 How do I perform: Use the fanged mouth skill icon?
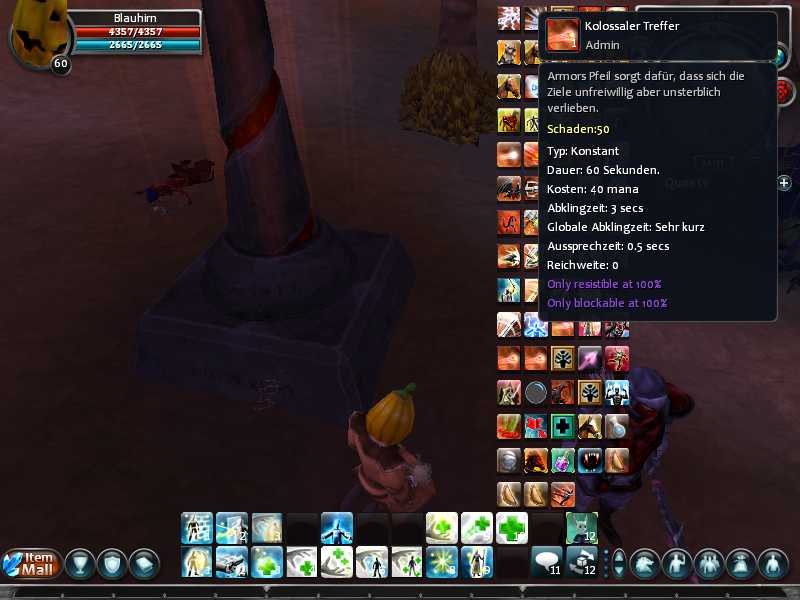click(x=590, y=460)
